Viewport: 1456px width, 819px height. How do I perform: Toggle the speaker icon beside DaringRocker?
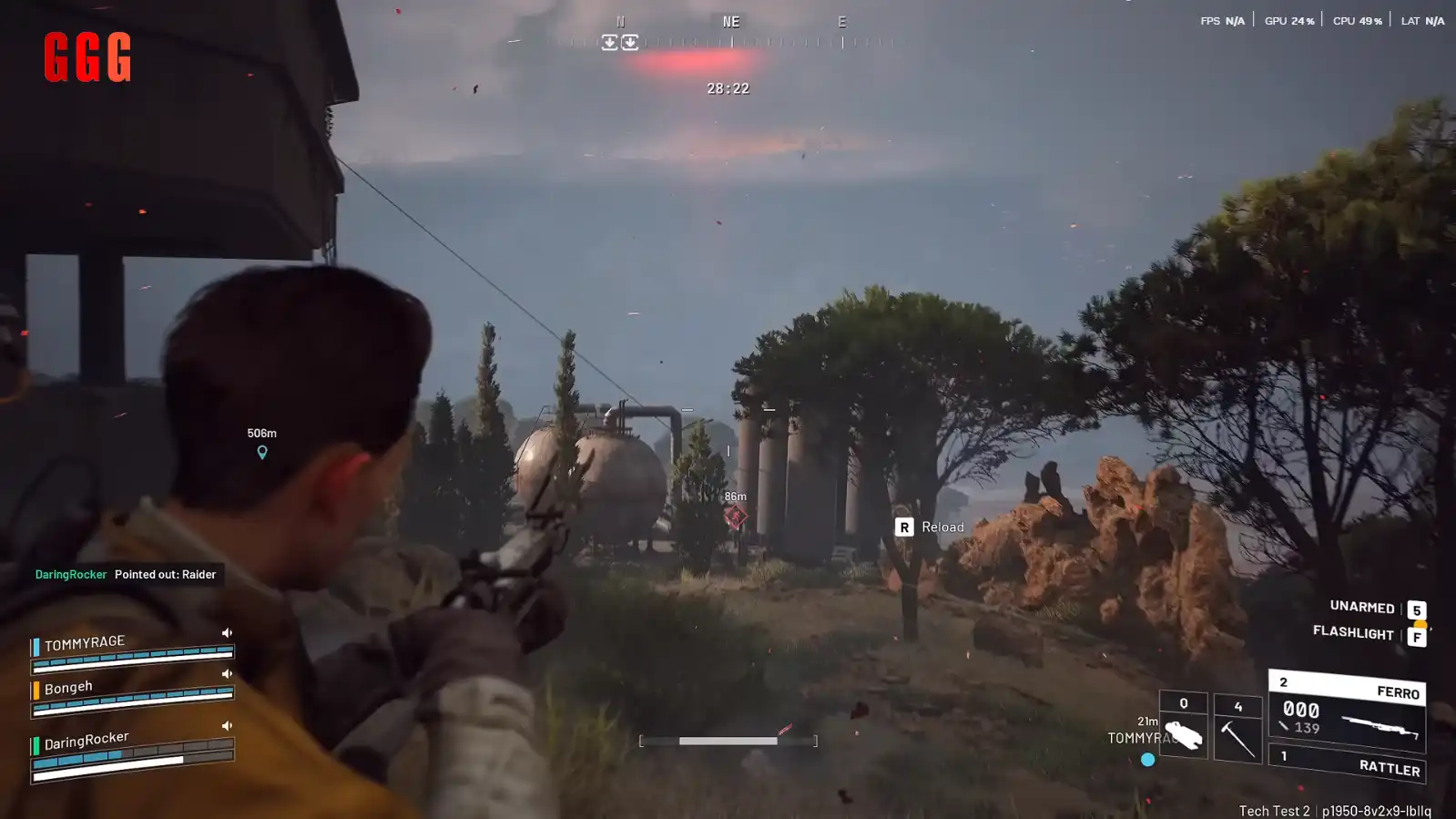tap(227, 726)
